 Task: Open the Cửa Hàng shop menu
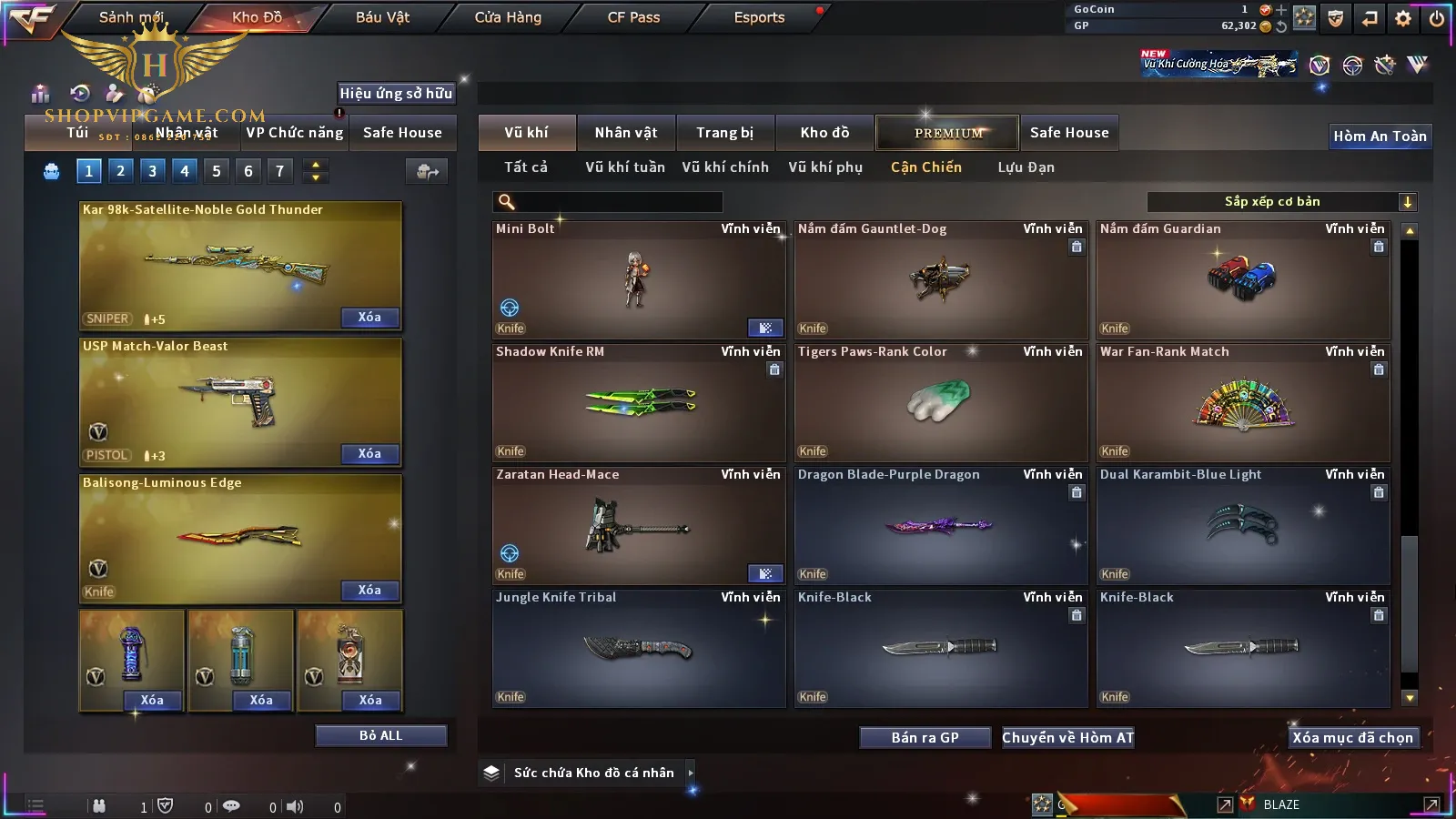[x=508, y=17]
